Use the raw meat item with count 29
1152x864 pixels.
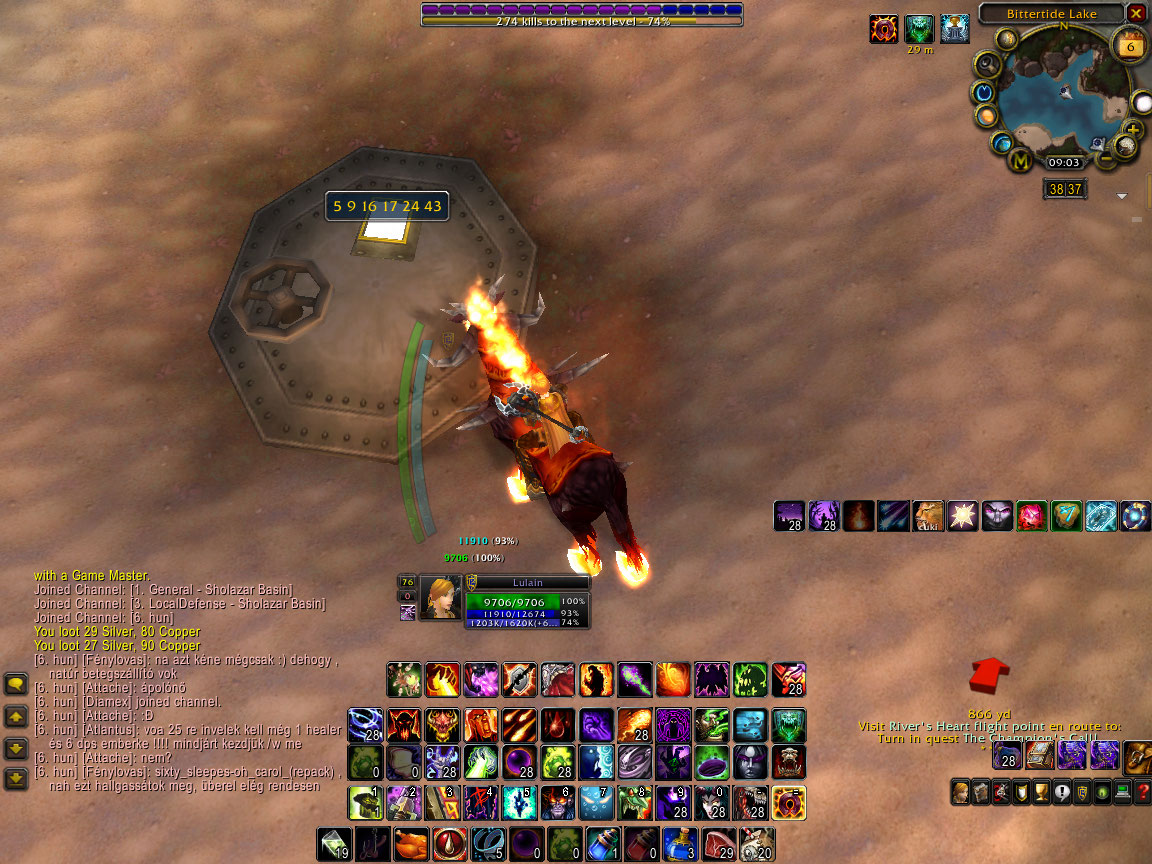[x=717, y=844]
